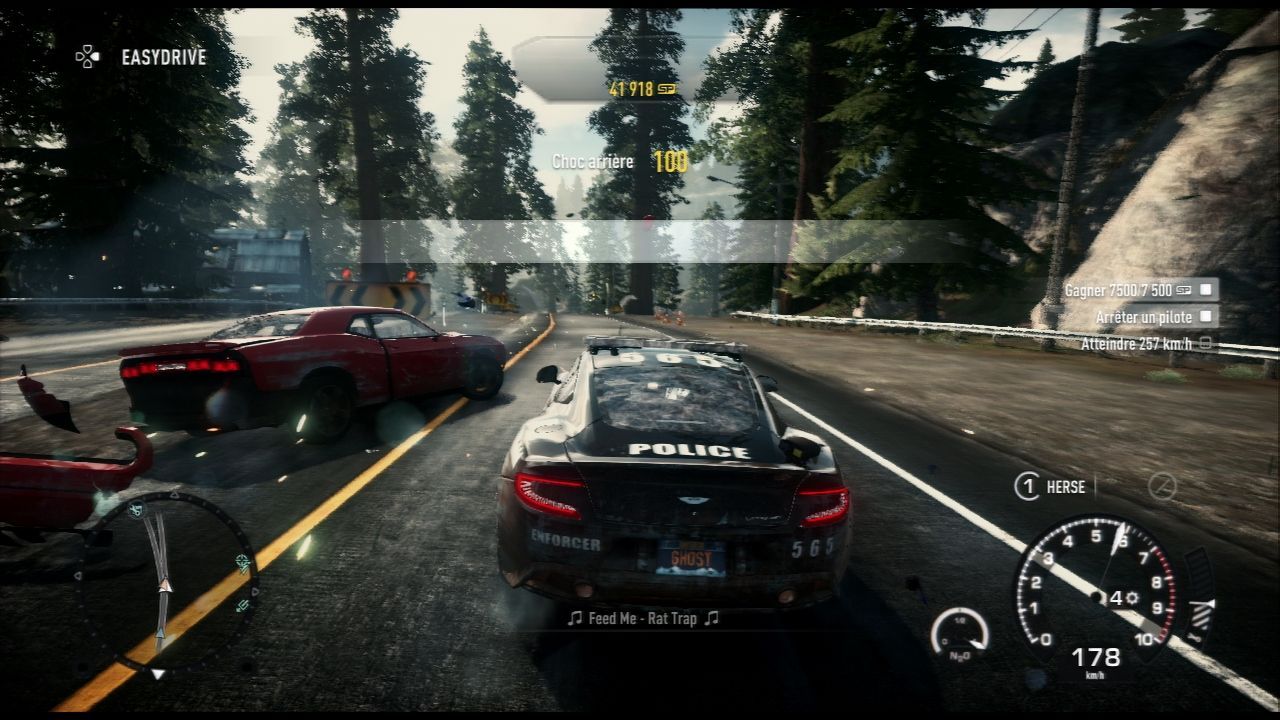This screenshot has width=1280, height=720.
Task: Click the disabled second pursuit tech icon
Action: [1161, 487]
